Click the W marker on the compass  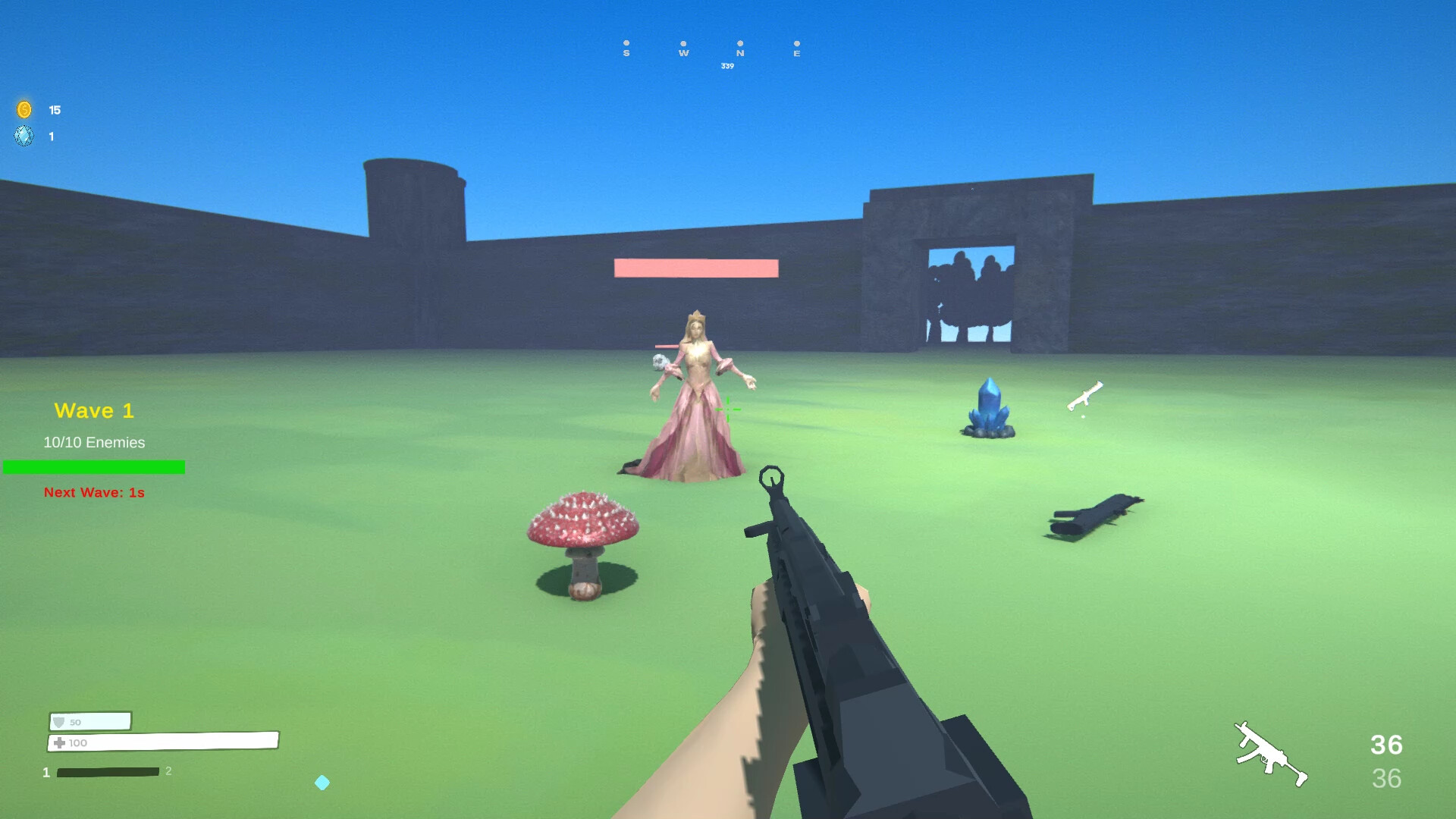tap(683, 53)
